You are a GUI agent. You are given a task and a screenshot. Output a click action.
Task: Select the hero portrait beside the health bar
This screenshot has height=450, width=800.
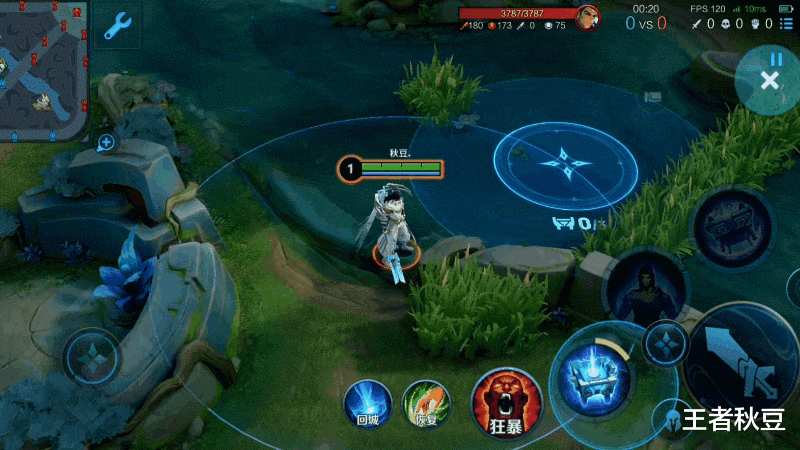tap(588, 18)
